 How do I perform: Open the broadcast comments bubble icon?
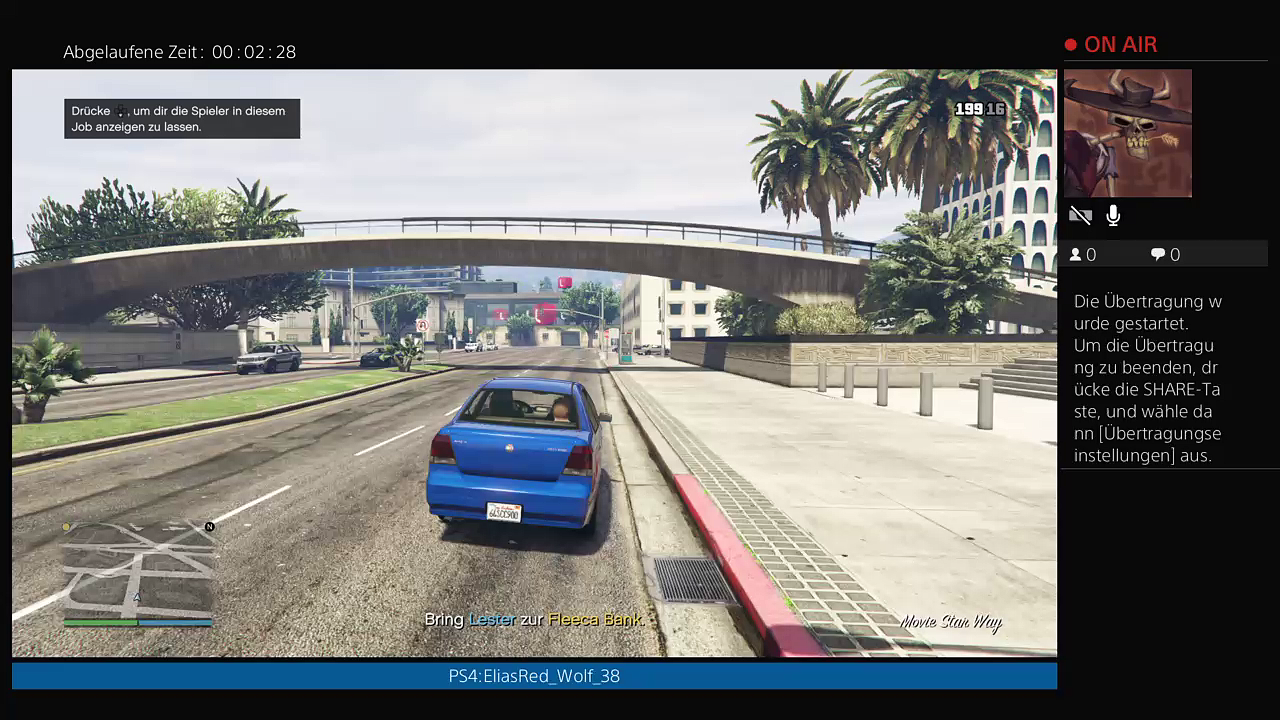click(x=1158, y=255)
